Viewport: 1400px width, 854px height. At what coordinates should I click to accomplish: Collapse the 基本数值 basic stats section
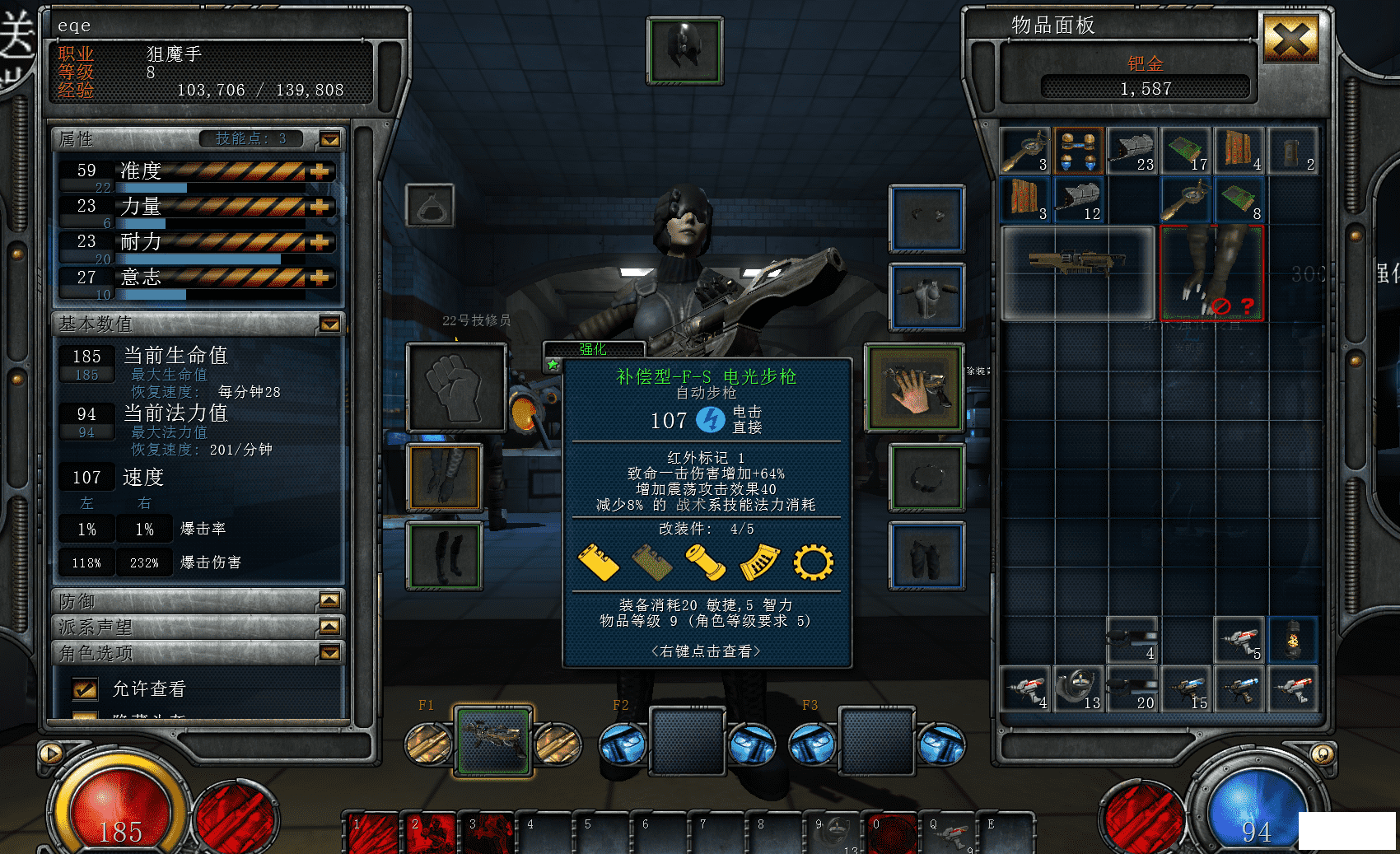330,324
